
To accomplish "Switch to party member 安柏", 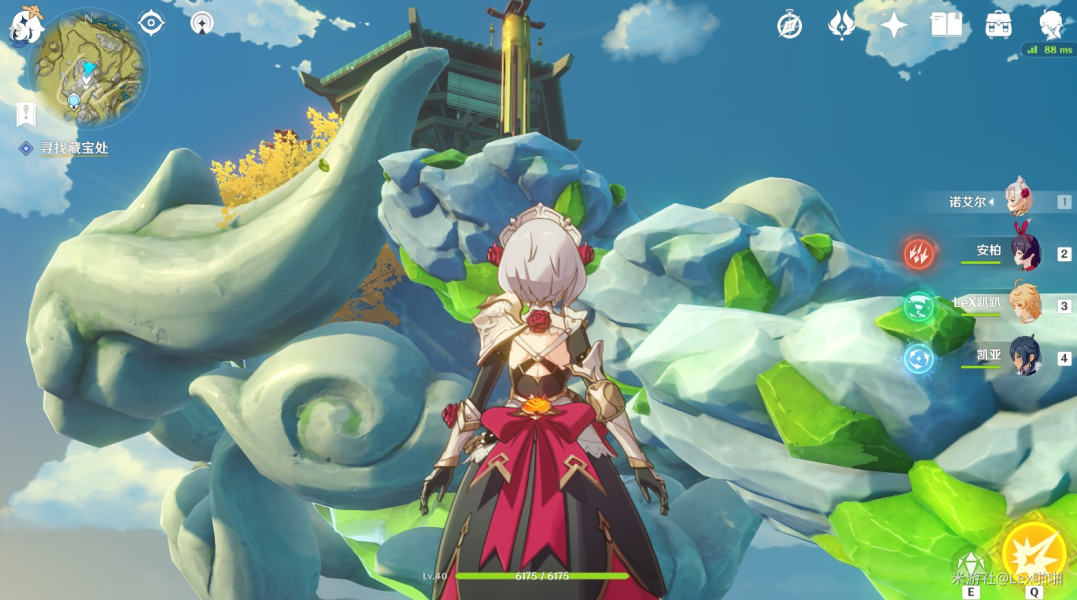I will tap(1023, 253).
